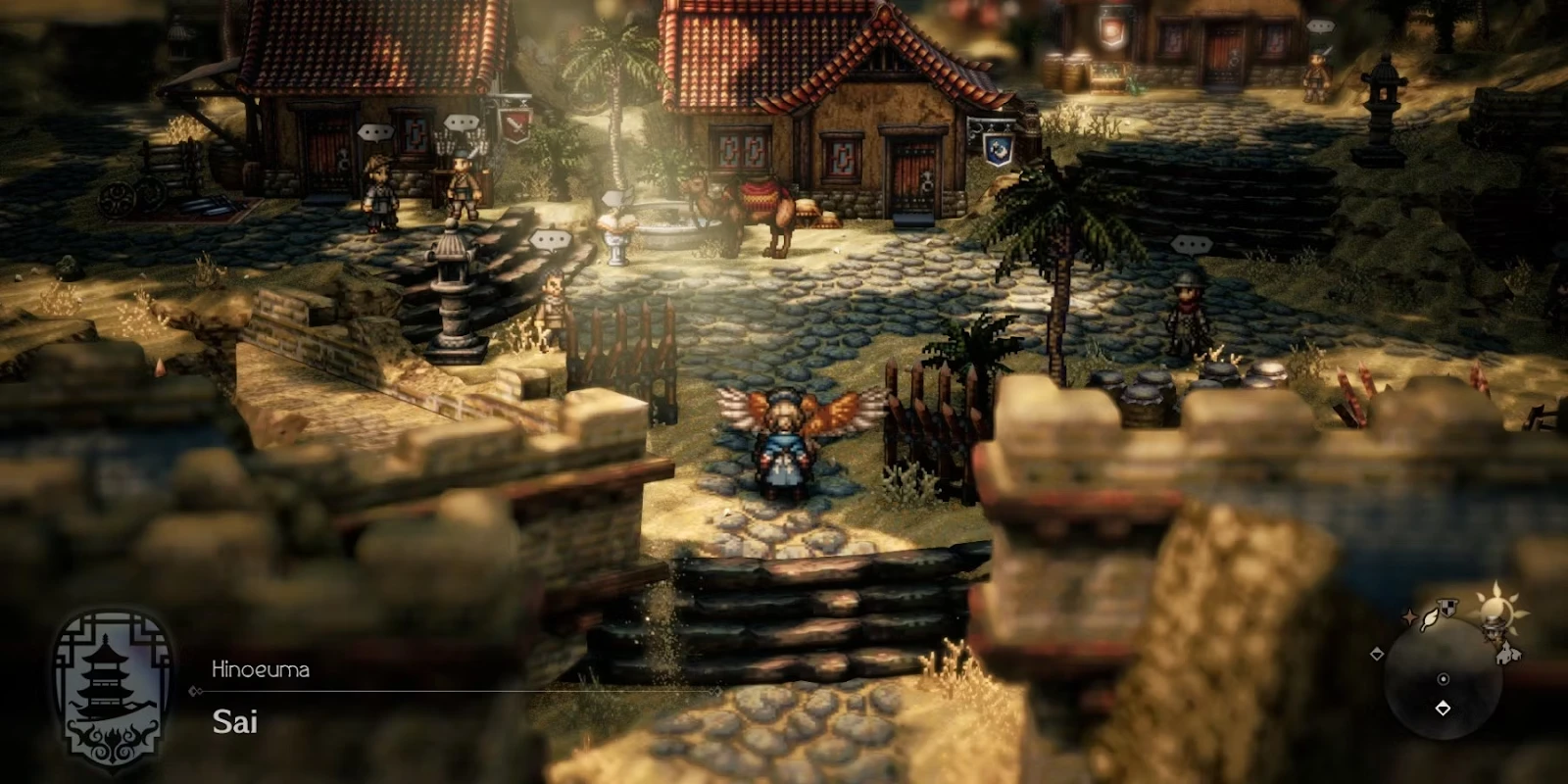Click the hatted merchant icon near the minimap
Viewport: 1568px width, 784px height.
click(1494, 632)
